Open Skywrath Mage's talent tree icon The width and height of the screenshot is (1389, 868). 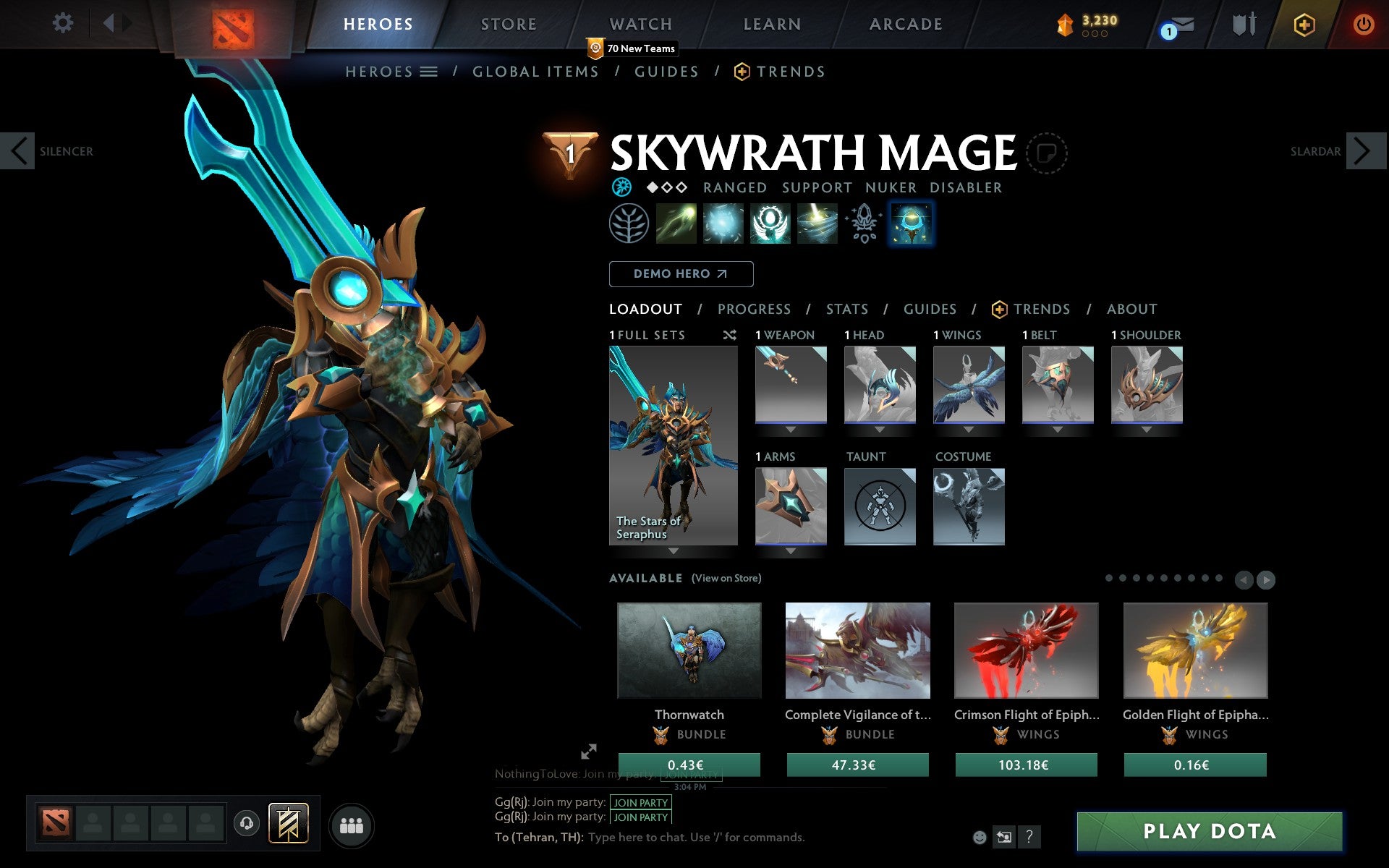[629, 224]
